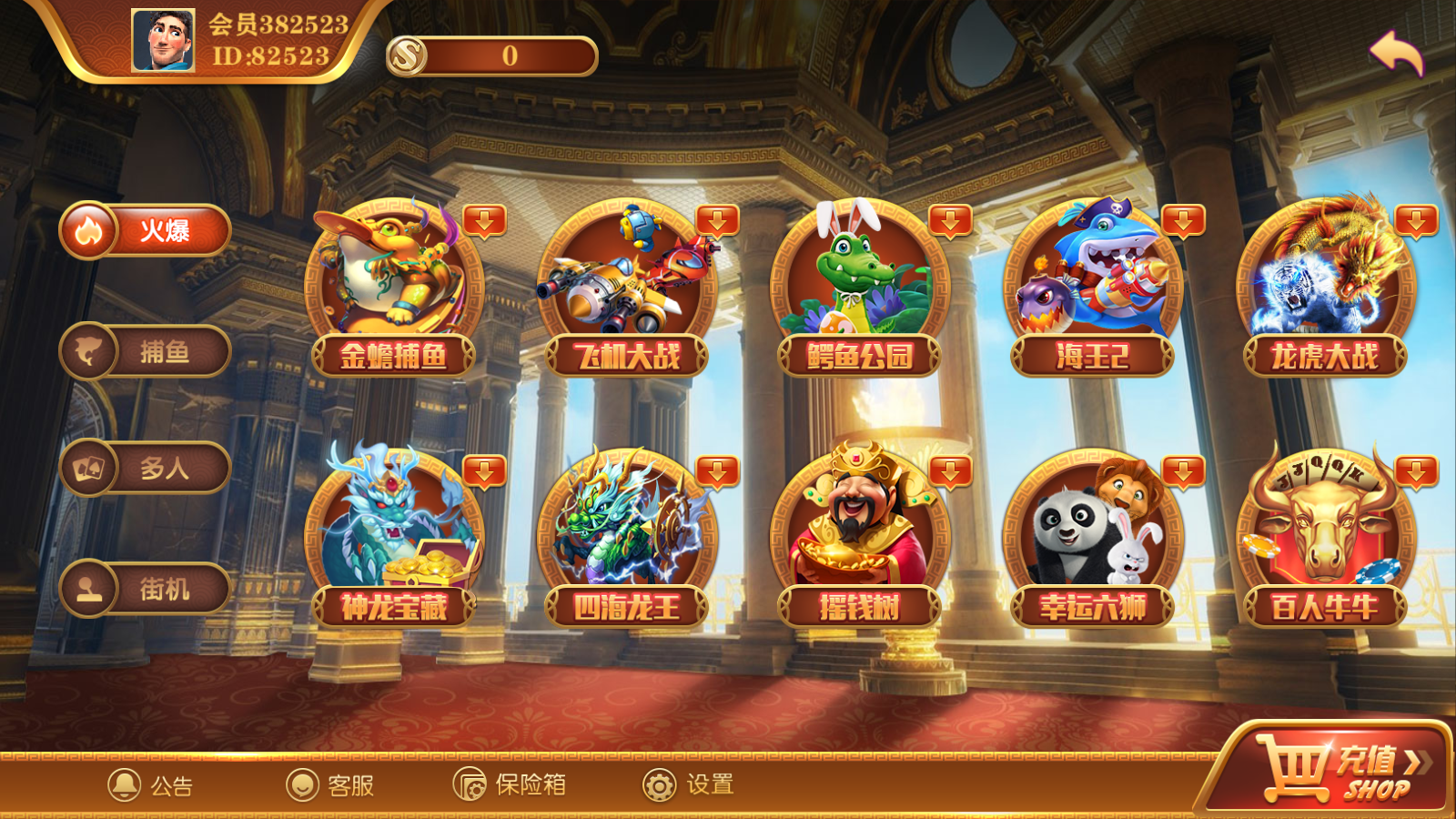Download the 四海龙王 game update

click(718, 472)
